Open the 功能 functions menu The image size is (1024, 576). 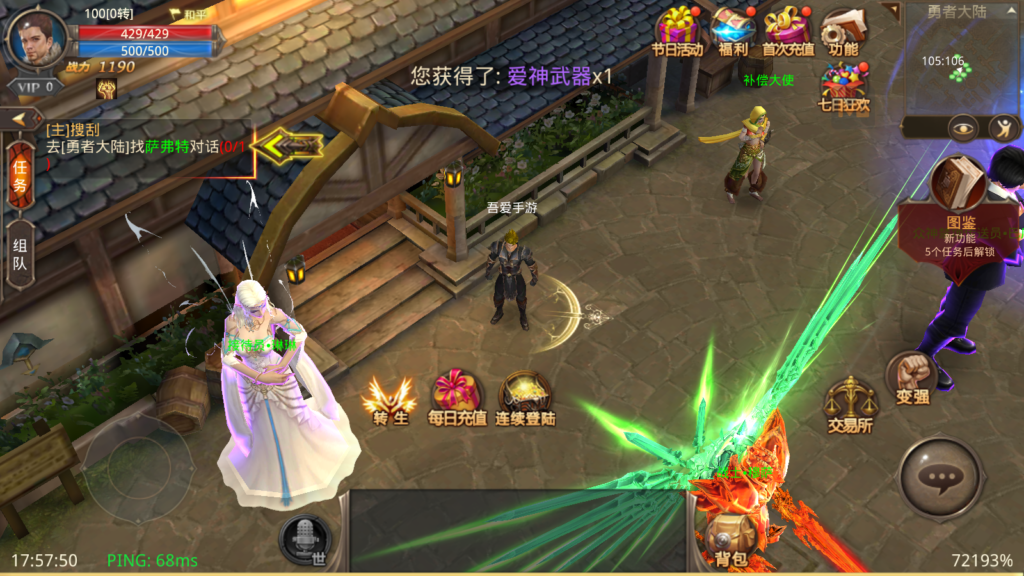coord(843,28)
